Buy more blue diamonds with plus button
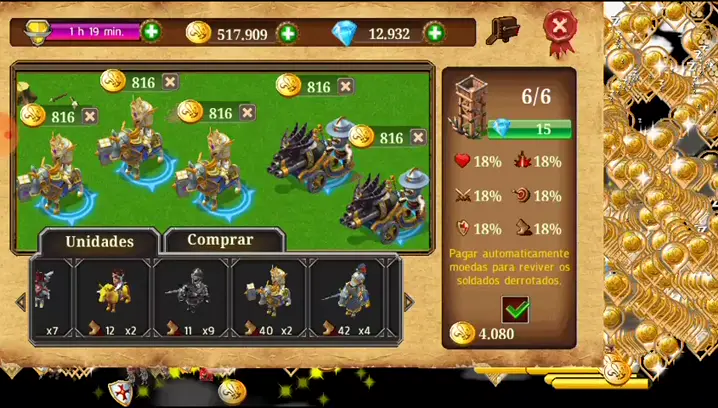The image size is (718, 408). [x=435, y=33]
